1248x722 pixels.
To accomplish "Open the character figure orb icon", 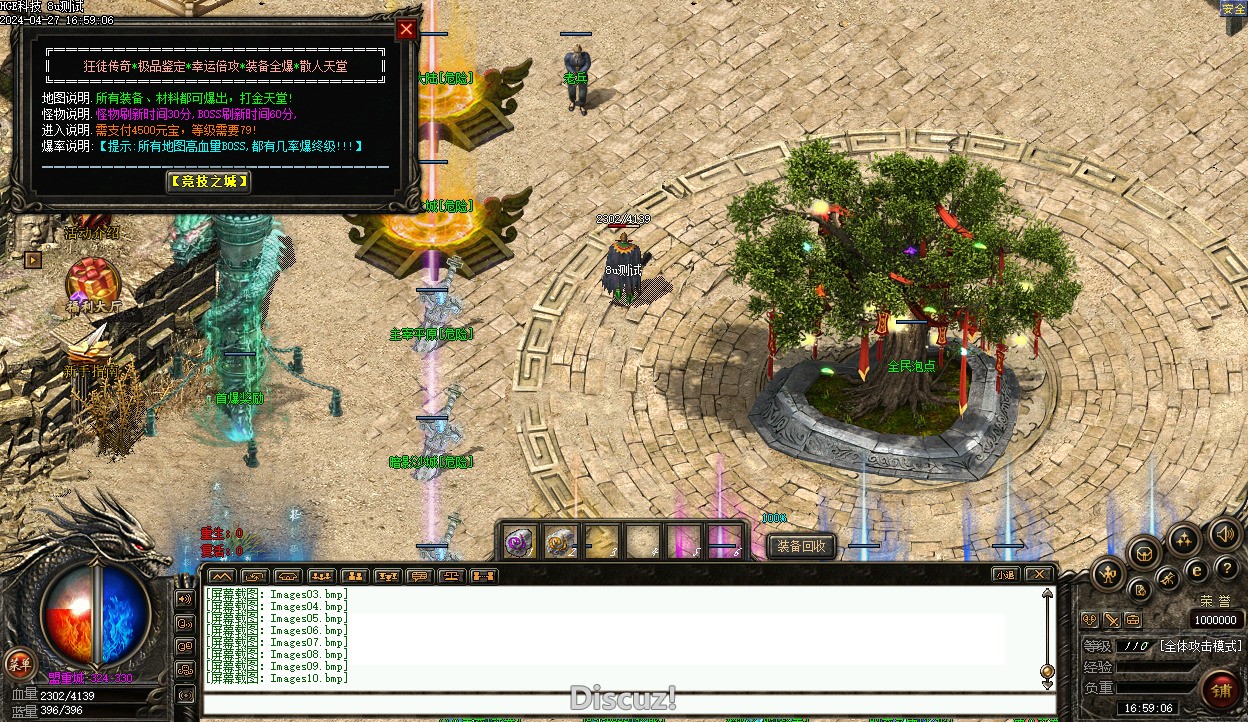I will pos(1108,573).
